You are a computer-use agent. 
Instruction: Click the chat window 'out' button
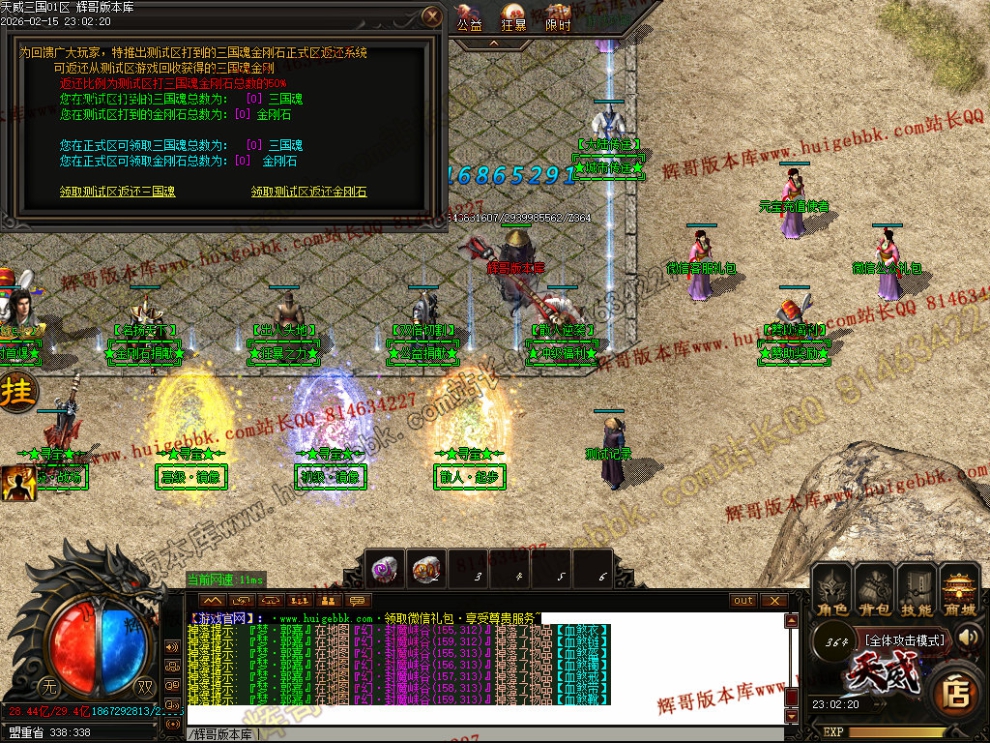743,601
